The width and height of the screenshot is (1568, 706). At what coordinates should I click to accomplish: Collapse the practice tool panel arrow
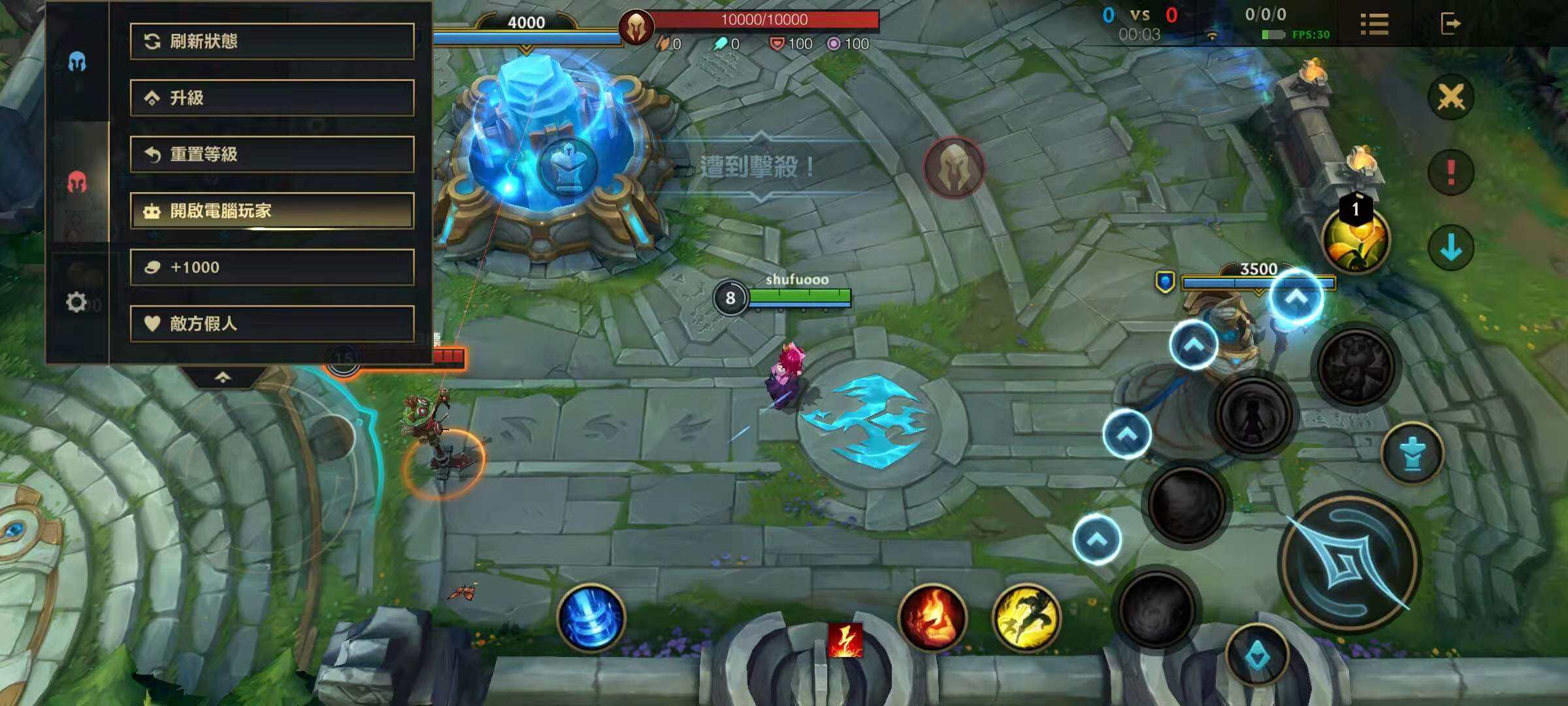pyautogui.click(x=223, y=377)
